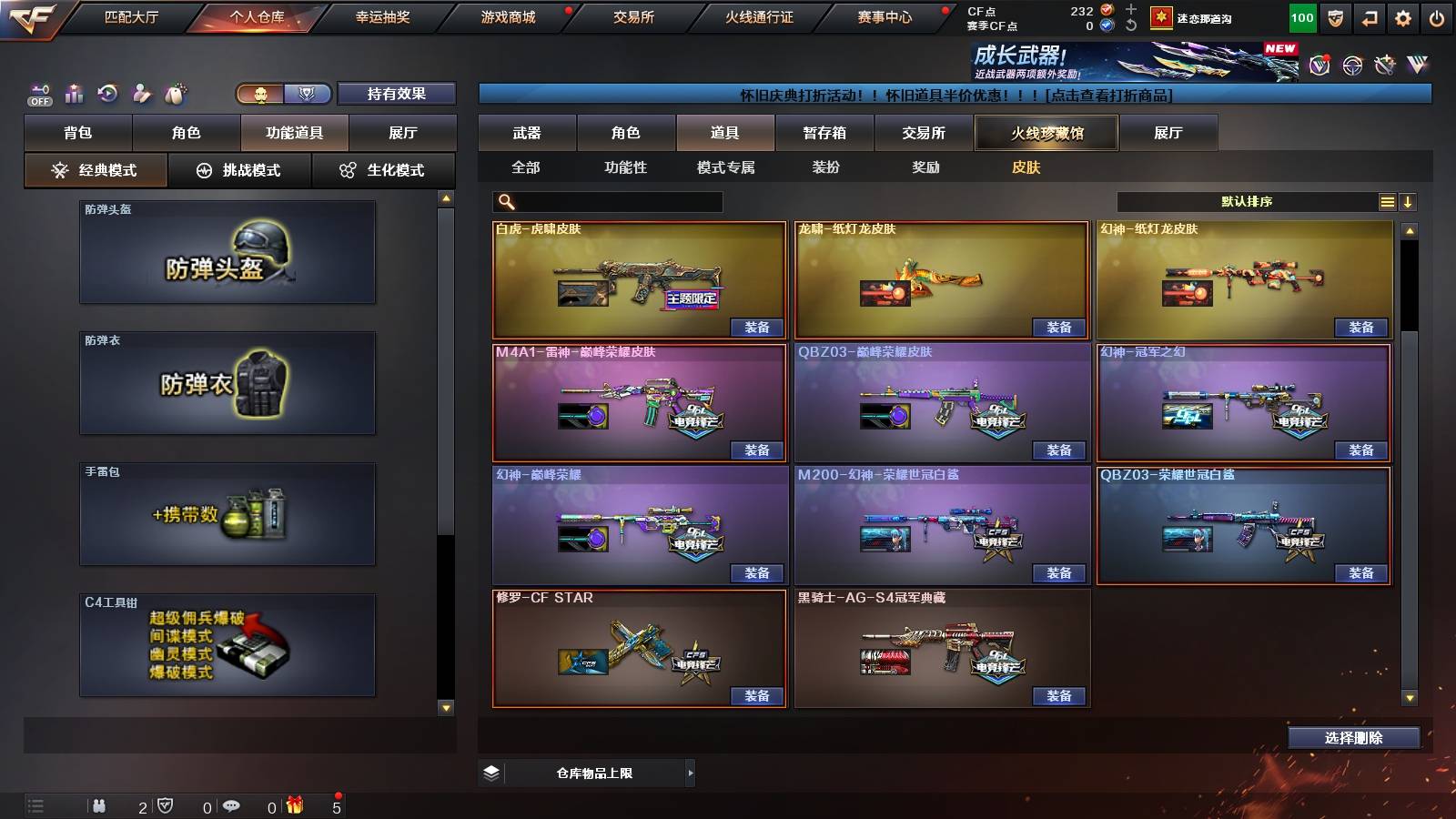This screenshot has height=819, width=1456.
Task: Open the settings gear icon at top right
Action: (1401, 16)
